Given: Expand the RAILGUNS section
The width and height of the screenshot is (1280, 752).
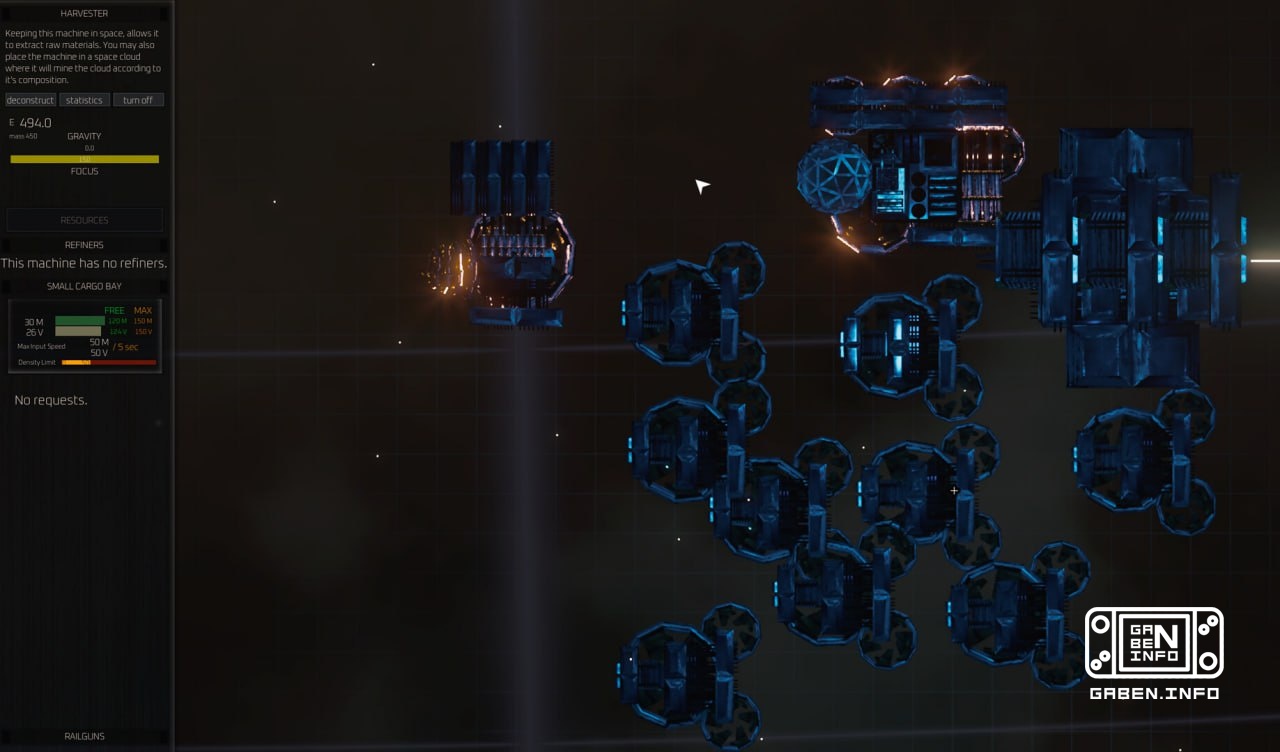Looking at the screenshot, I should point(85,736).
